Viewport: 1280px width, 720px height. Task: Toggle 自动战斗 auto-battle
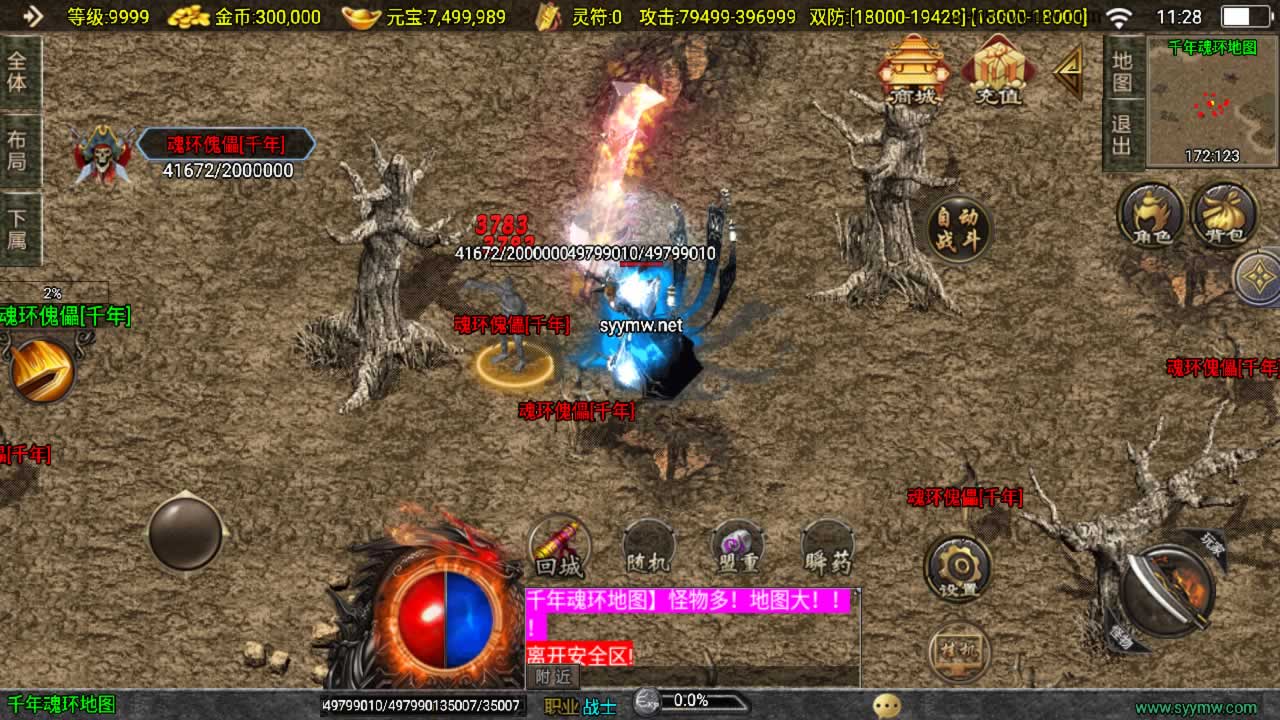click(958, 229)
